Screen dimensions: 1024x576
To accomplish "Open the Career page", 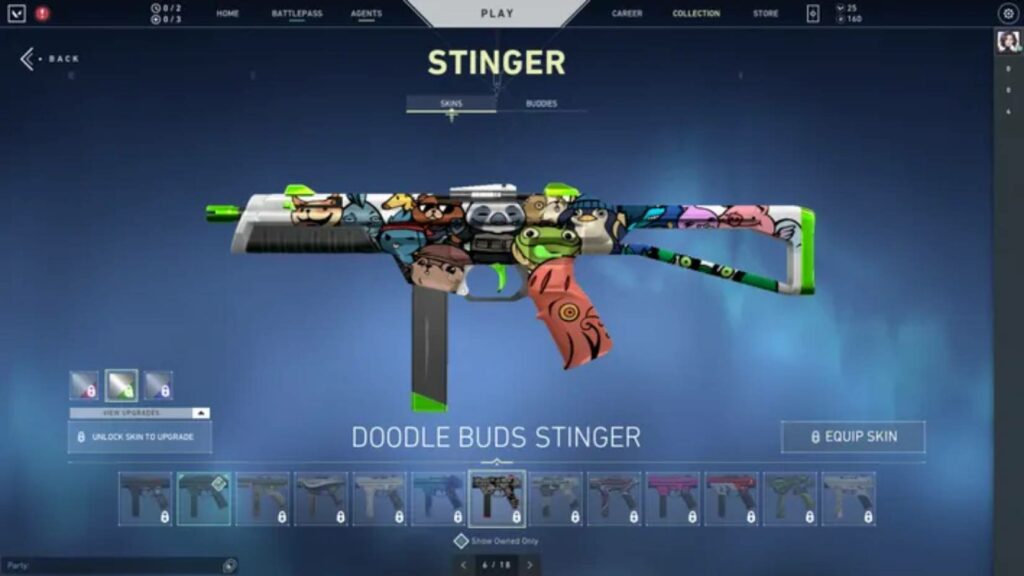I will (x=627, y=14).
